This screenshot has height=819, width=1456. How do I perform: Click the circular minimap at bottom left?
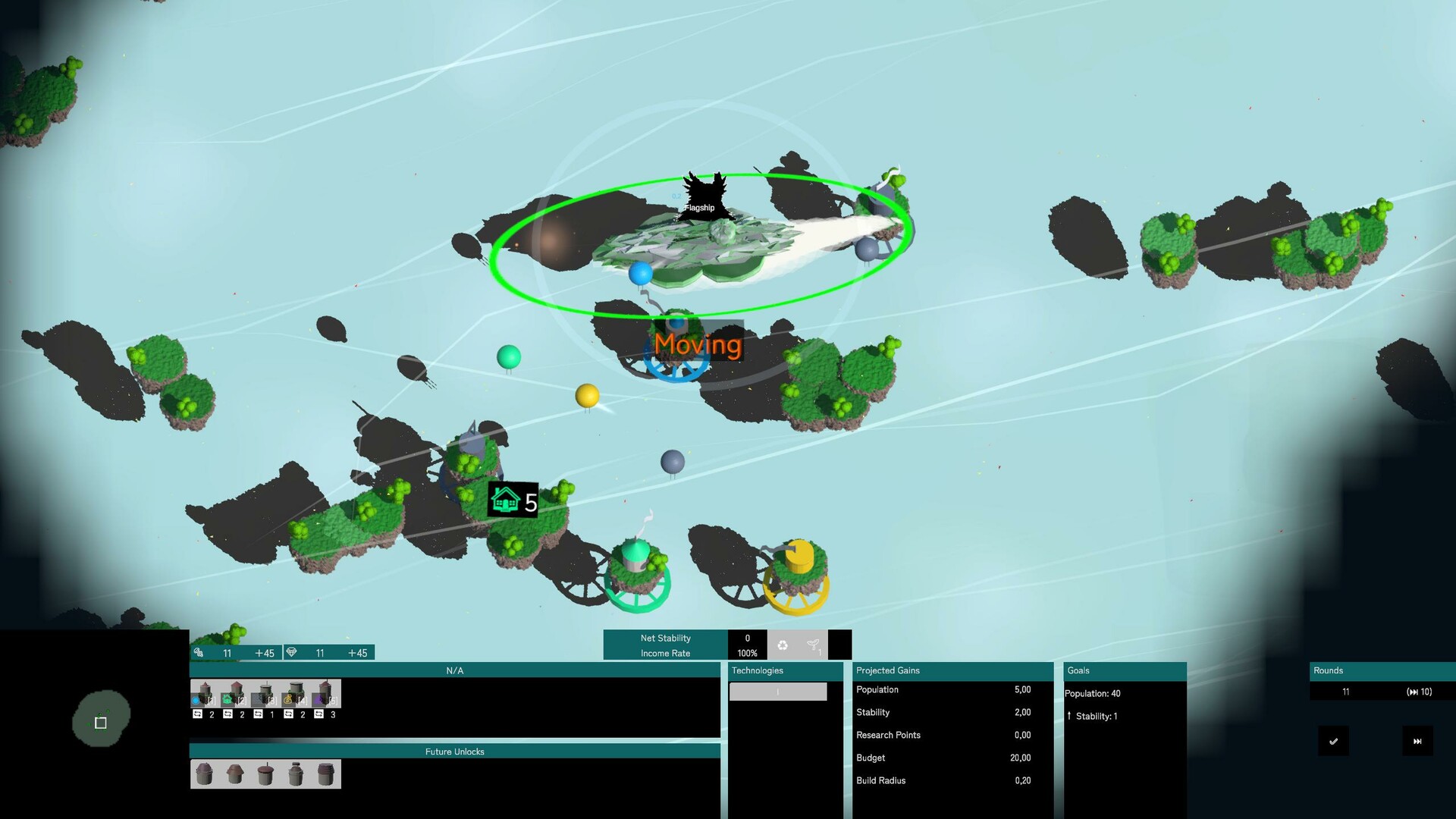click(x=101, y=720)
